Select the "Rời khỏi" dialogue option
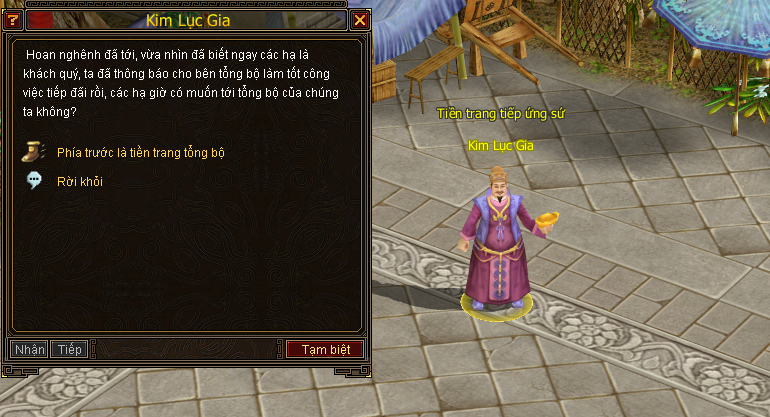 (x=79, y=182)
